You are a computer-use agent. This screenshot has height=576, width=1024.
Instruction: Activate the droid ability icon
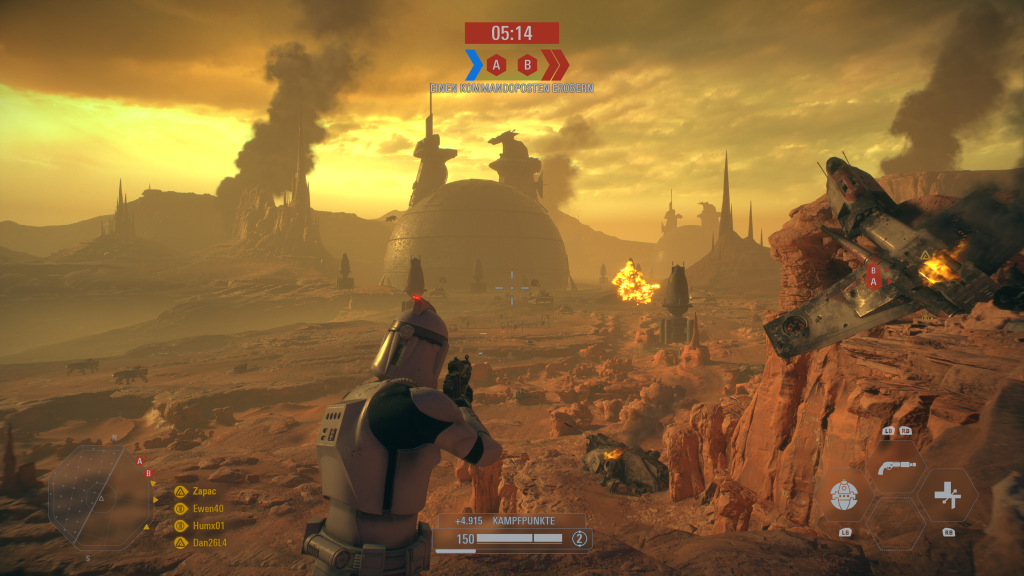[x=842, y=494]
